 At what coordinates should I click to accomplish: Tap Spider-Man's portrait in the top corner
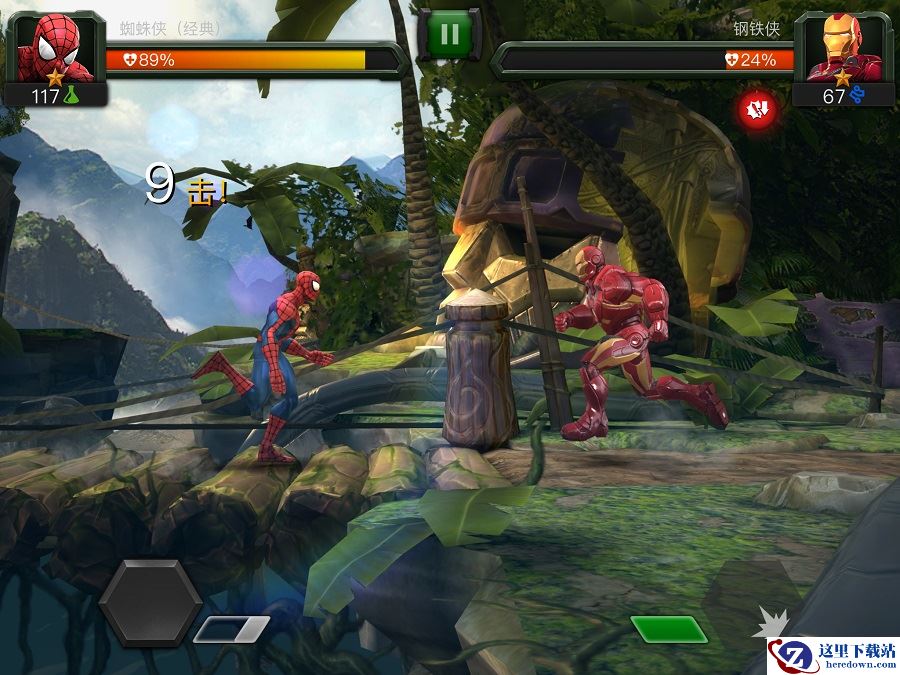55,48
